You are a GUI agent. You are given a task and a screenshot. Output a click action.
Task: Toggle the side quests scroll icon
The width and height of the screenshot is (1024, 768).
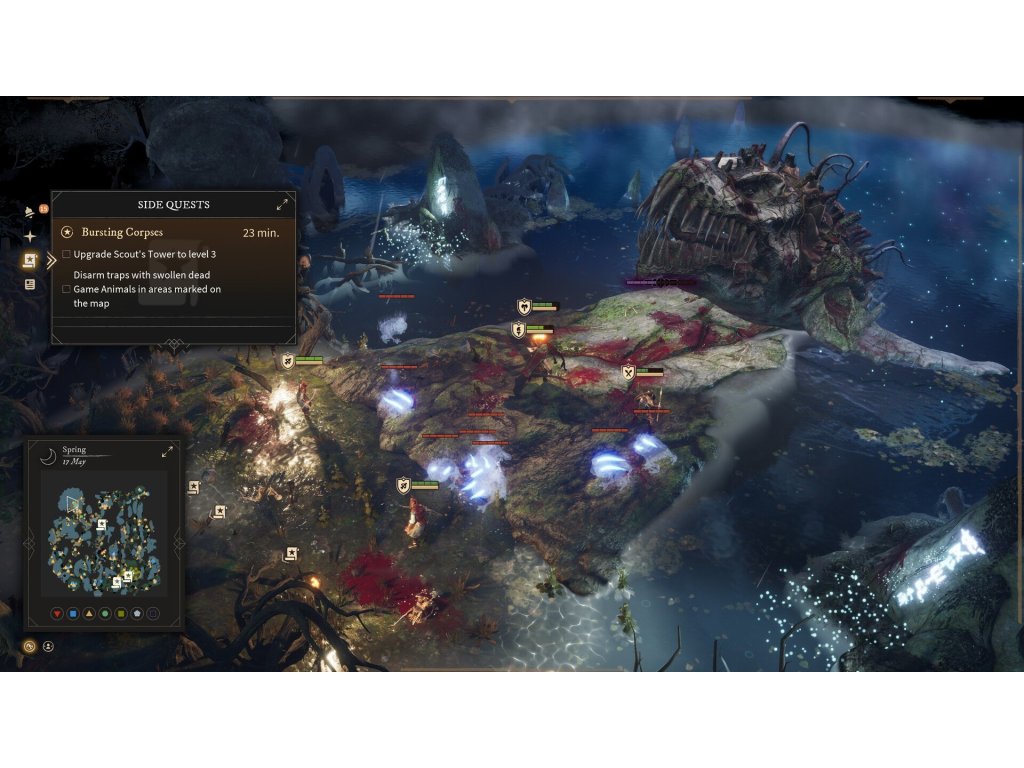pyautogui.click(x=30, y=261)
